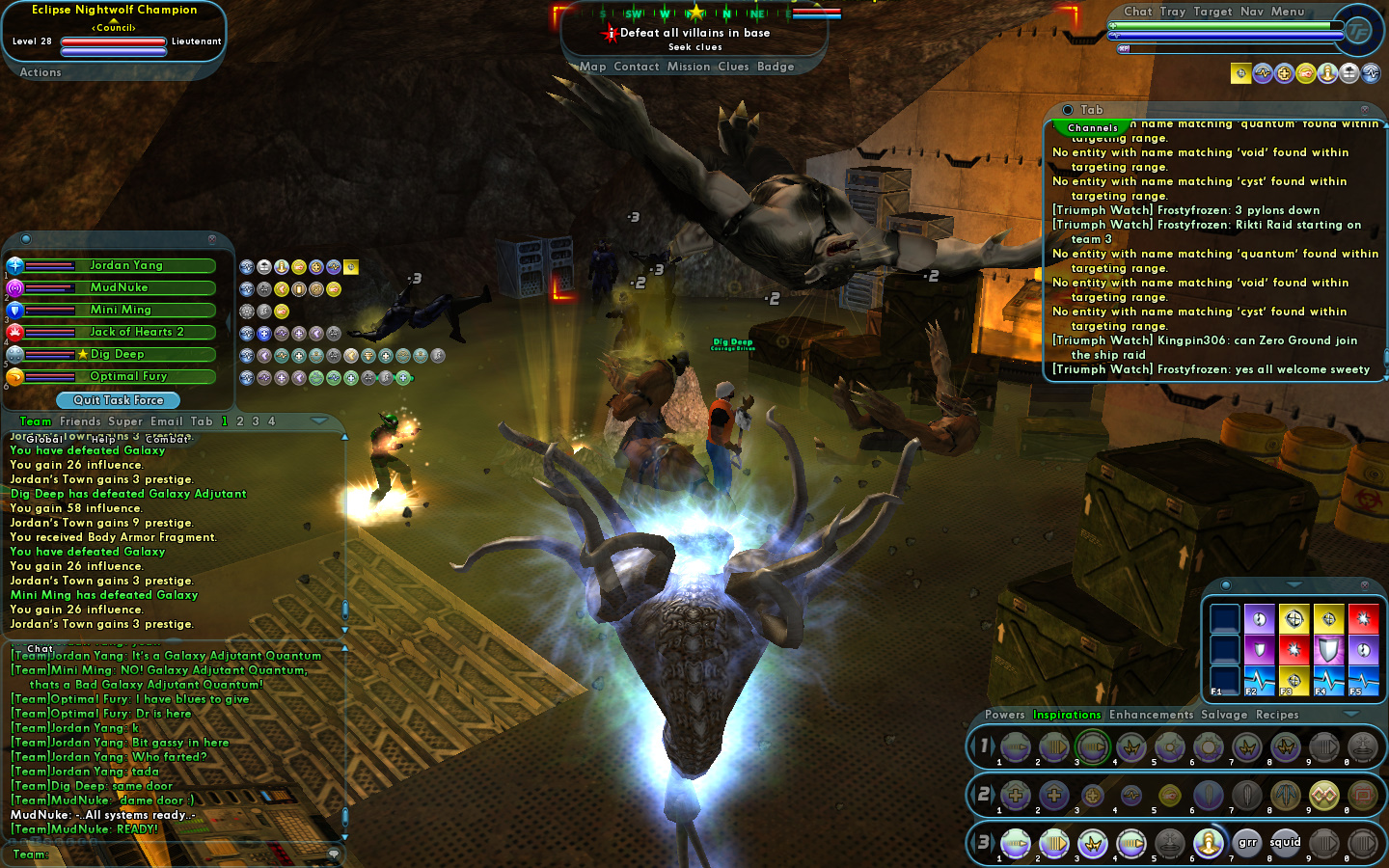Switch to the Super group tab
Image resolution: width=1389 pixels, height=868 pixels.
tap(125, 421)
